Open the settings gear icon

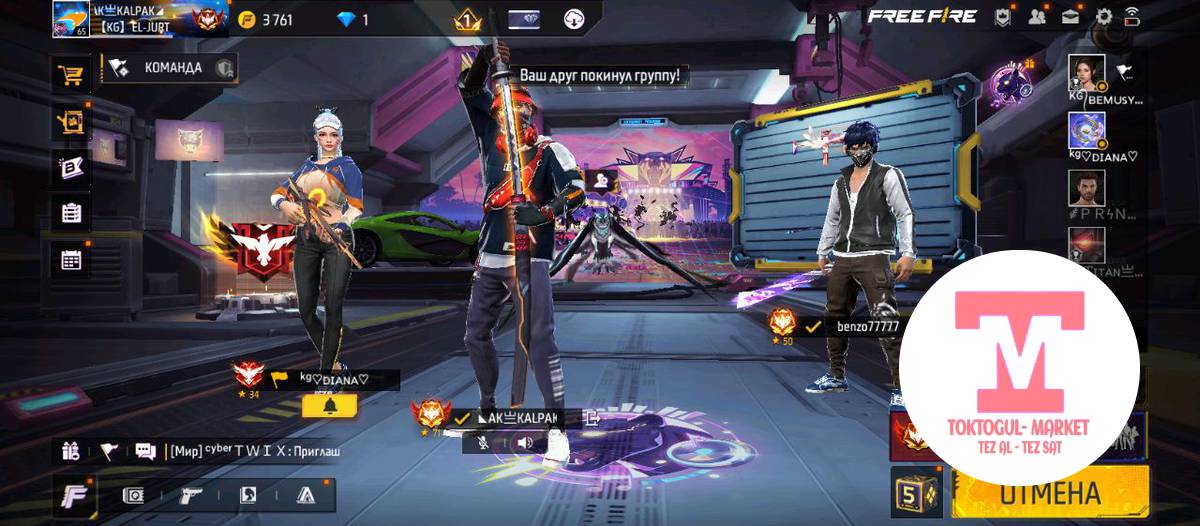(1104, 16)
